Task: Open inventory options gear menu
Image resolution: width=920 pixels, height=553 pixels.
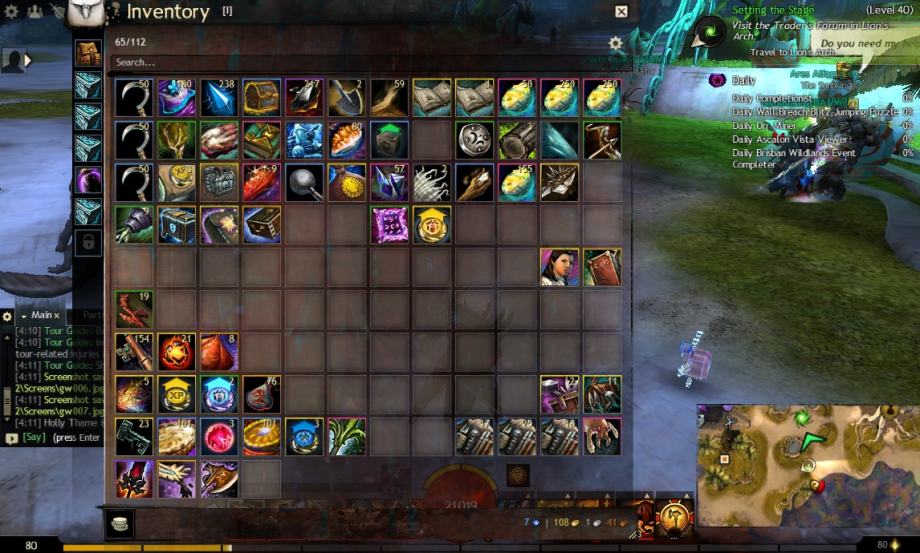Action: point(616,43)
